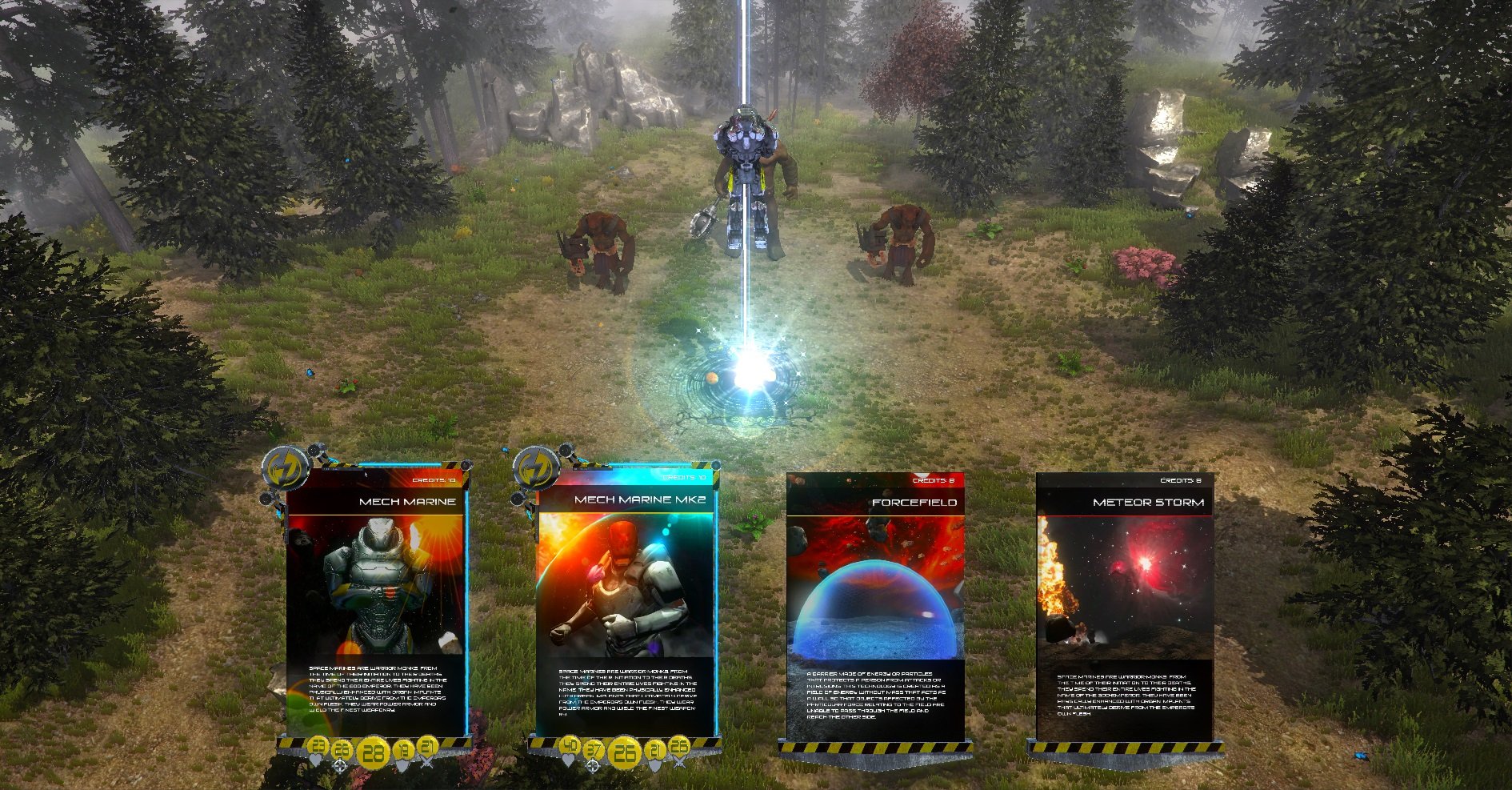Click the 21 heart badge on Mech Marine MK2
Viewport: 1512px width, 790px height.
(656, 750)
